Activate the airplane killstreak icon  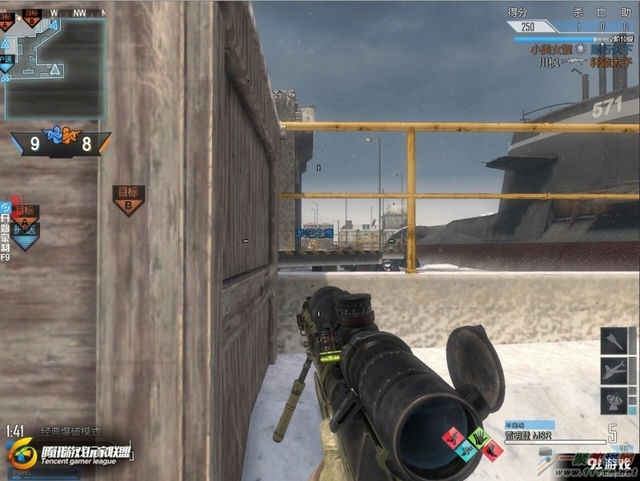(x=614, y=371)
